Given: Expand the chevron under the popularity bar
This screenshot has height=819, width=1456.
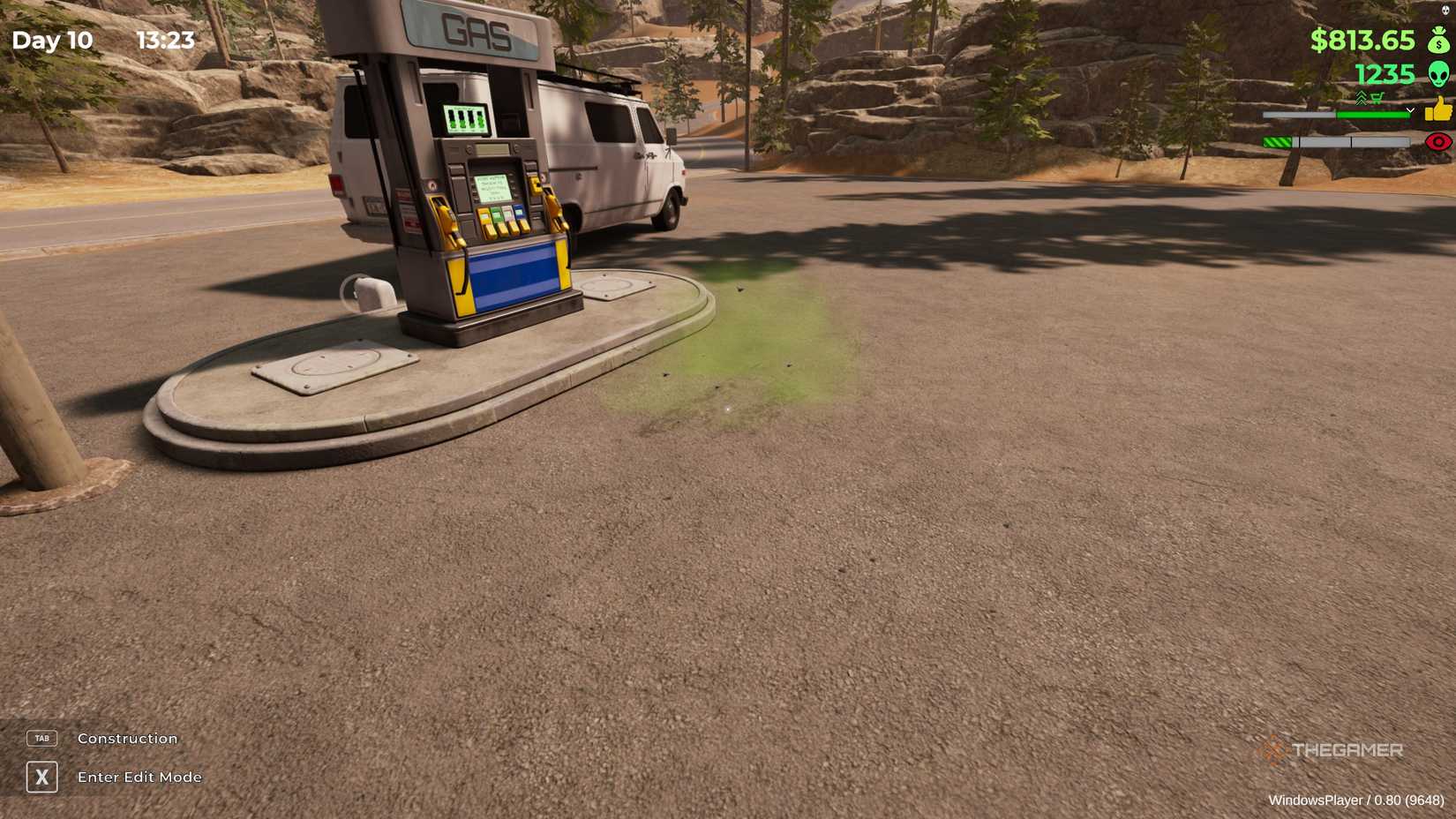Looking at the screenshot, I should pyautogui.click(x=1410, y=109).
